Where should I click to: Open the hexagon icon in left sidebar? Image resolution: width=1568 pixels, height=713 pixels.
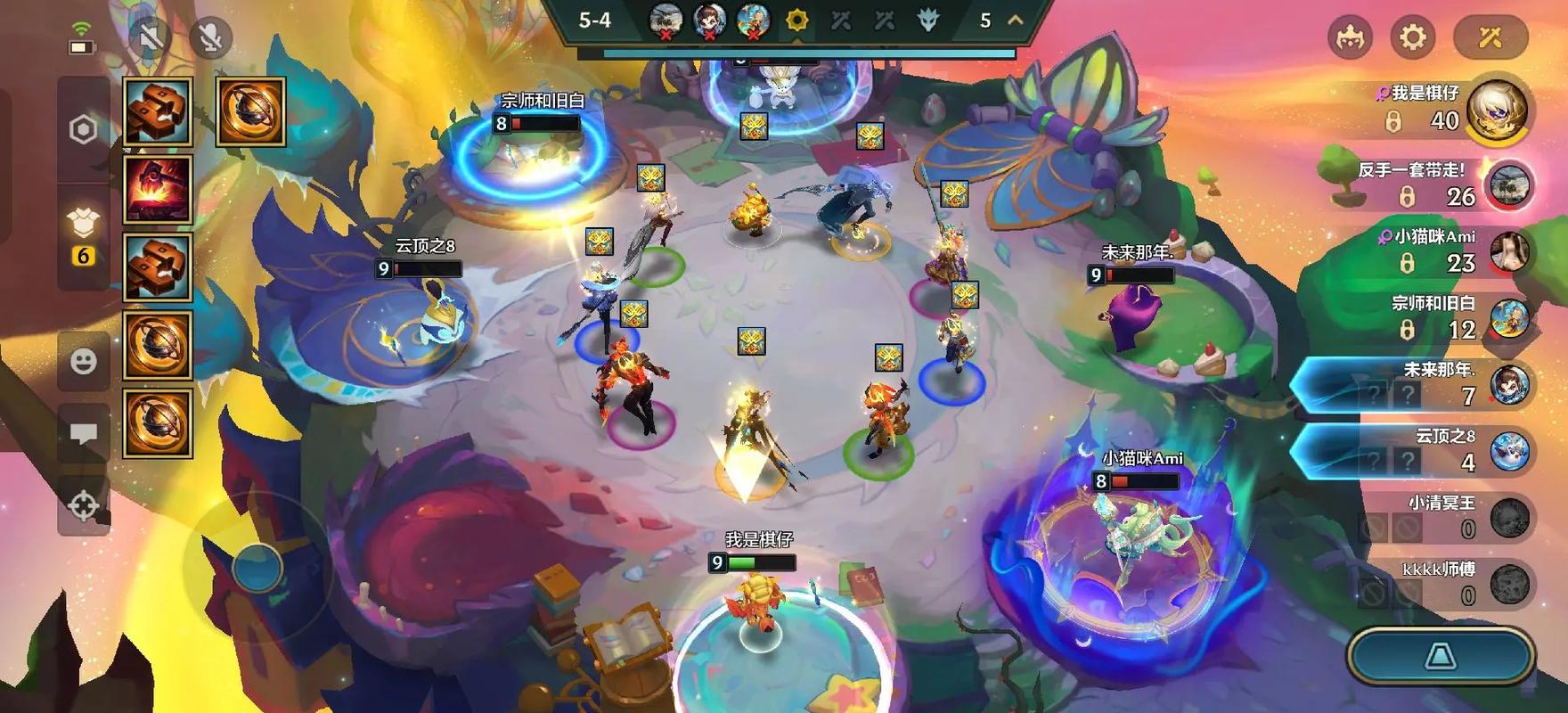click(x=83, y=130)
